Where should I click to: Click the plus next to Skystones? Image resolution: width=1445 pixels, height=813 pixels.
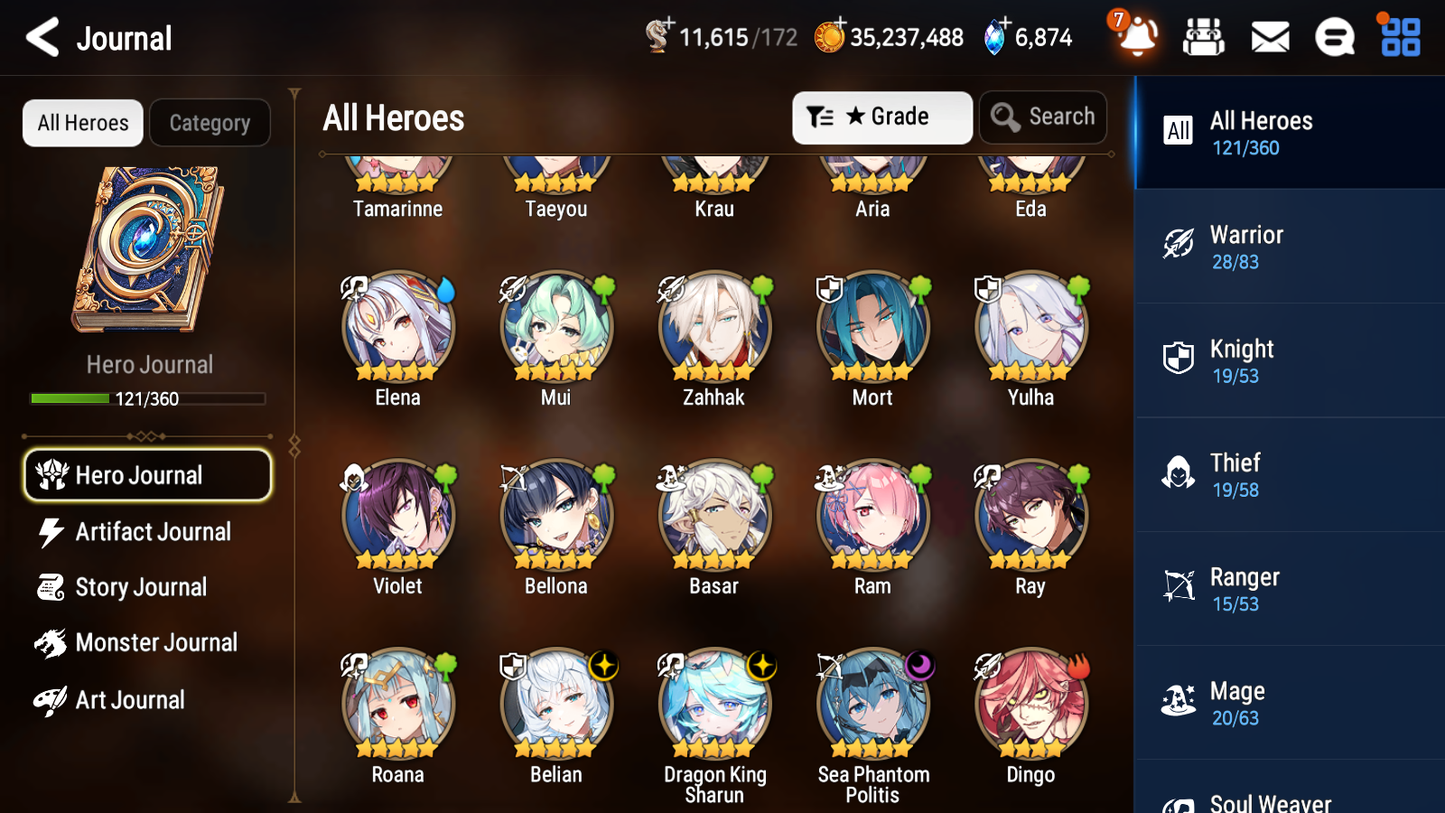pyautogui.click(x=667, y=24)
